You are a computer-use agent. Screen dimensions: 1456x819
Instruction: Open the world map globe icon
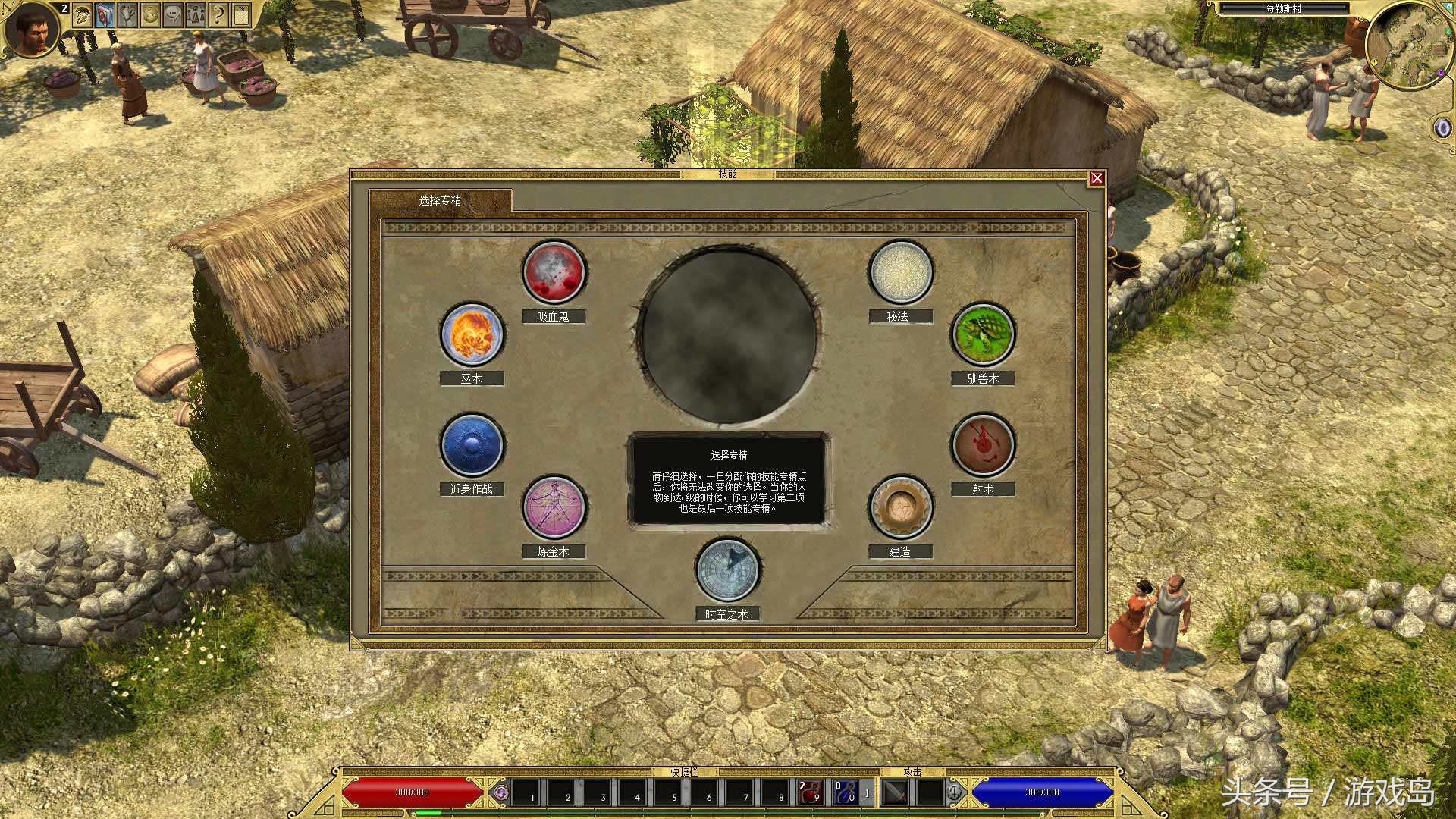click(150, 15)
